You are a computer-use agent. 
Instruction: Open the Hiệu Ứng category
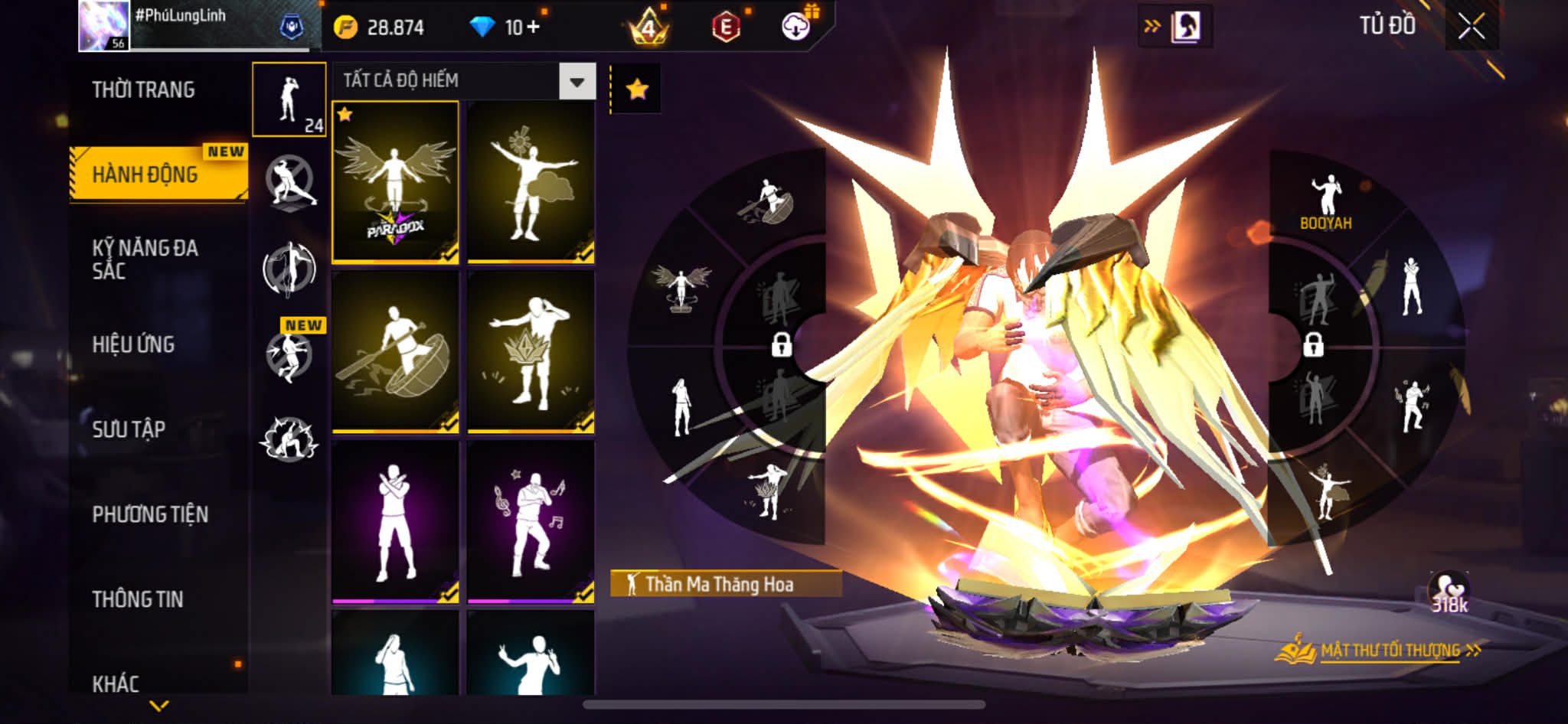pyautogui.click(x=134, y=344)
